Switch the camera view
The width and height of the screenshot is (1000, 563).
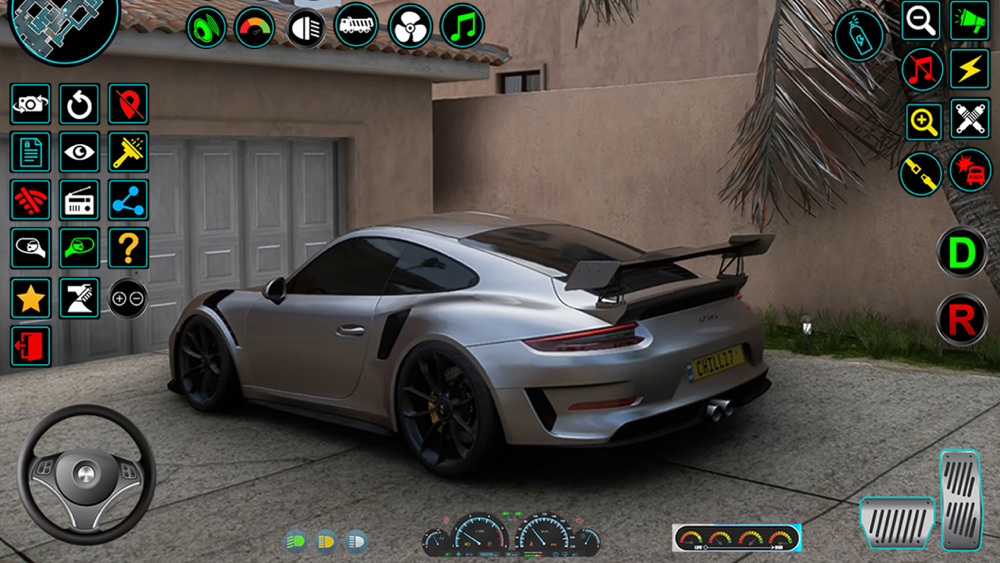[31, 104]
